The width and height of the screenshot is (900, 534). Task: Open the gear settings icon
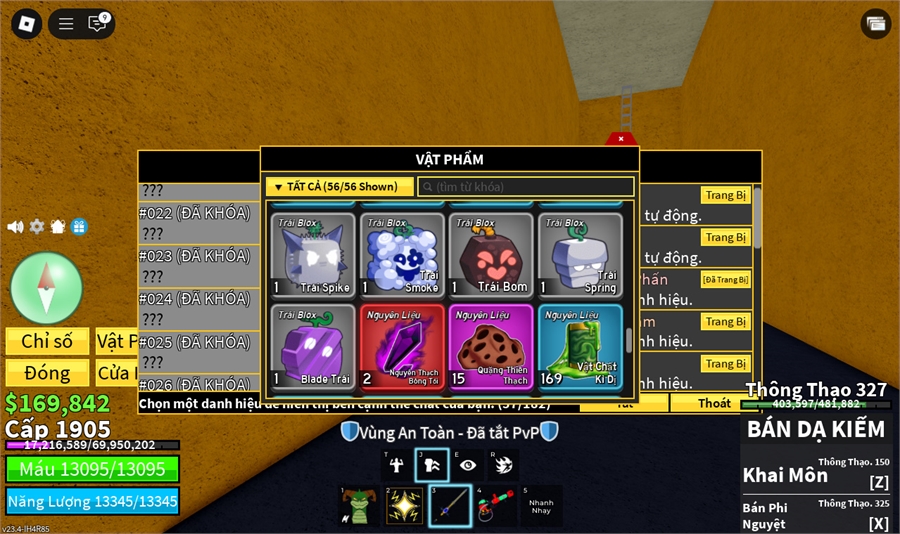(37, 227)
